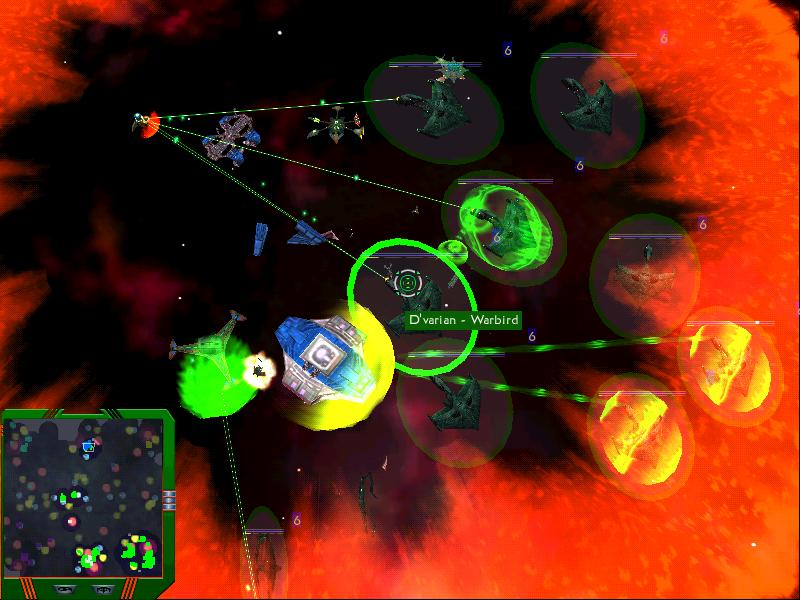Click the left button below the minimap
Screen dimensions: 800x600
tap(64, 589)
